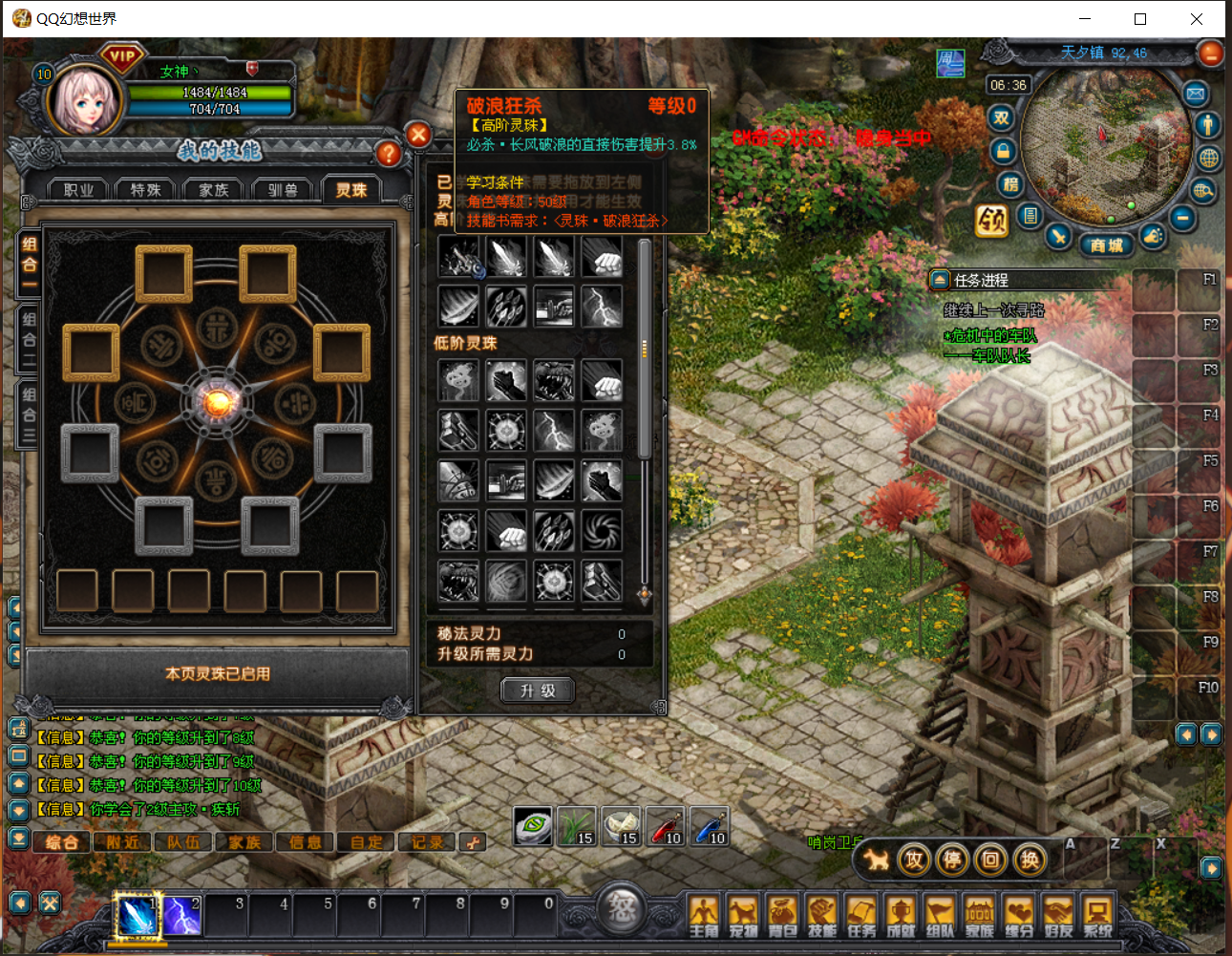Maximize the QQ幻想世界 window
This screenshot has height=956, width=1232.
(1140, 19)
